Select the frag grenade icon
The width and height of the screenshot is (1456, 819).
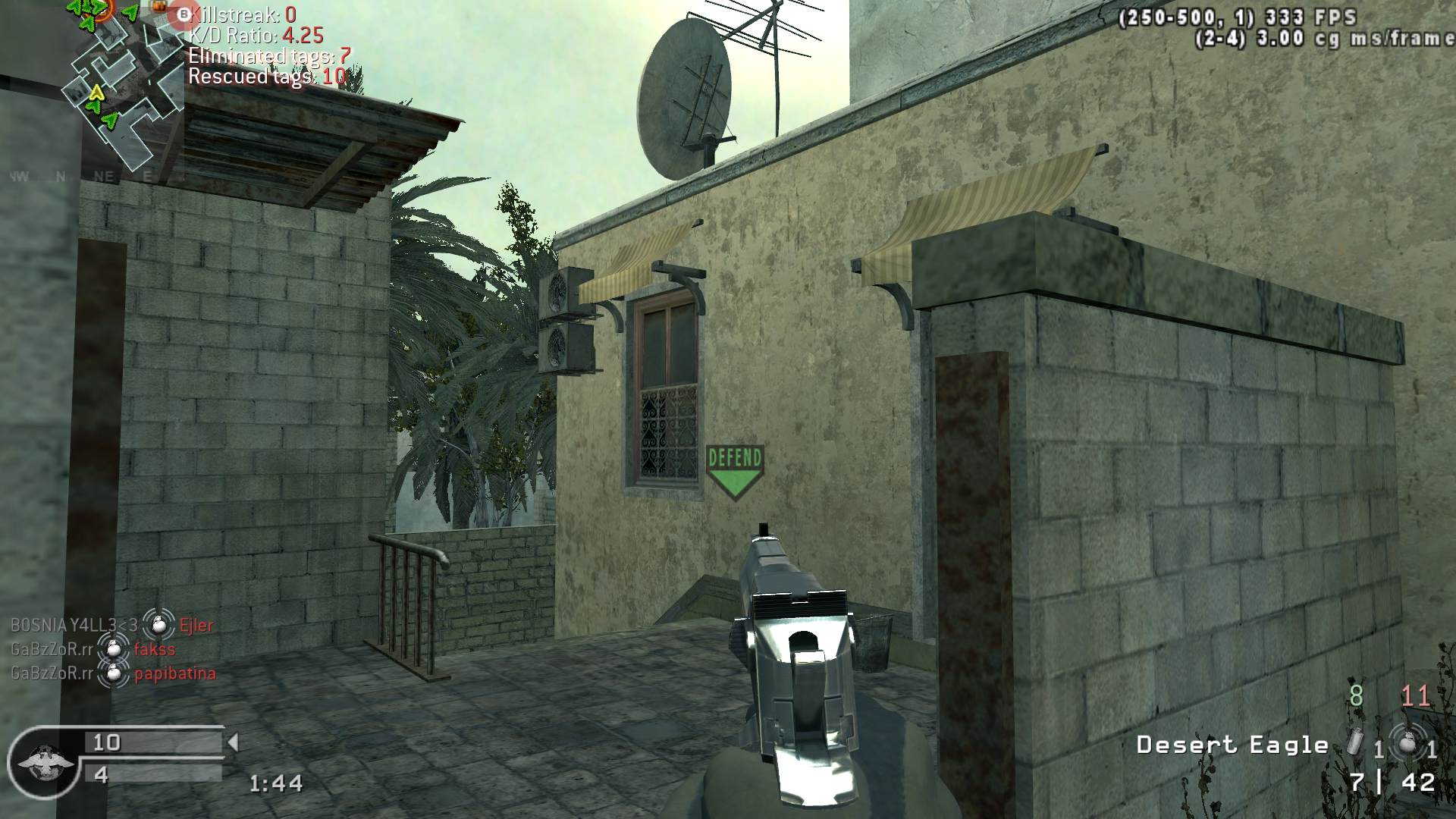tap(1408, 743)
